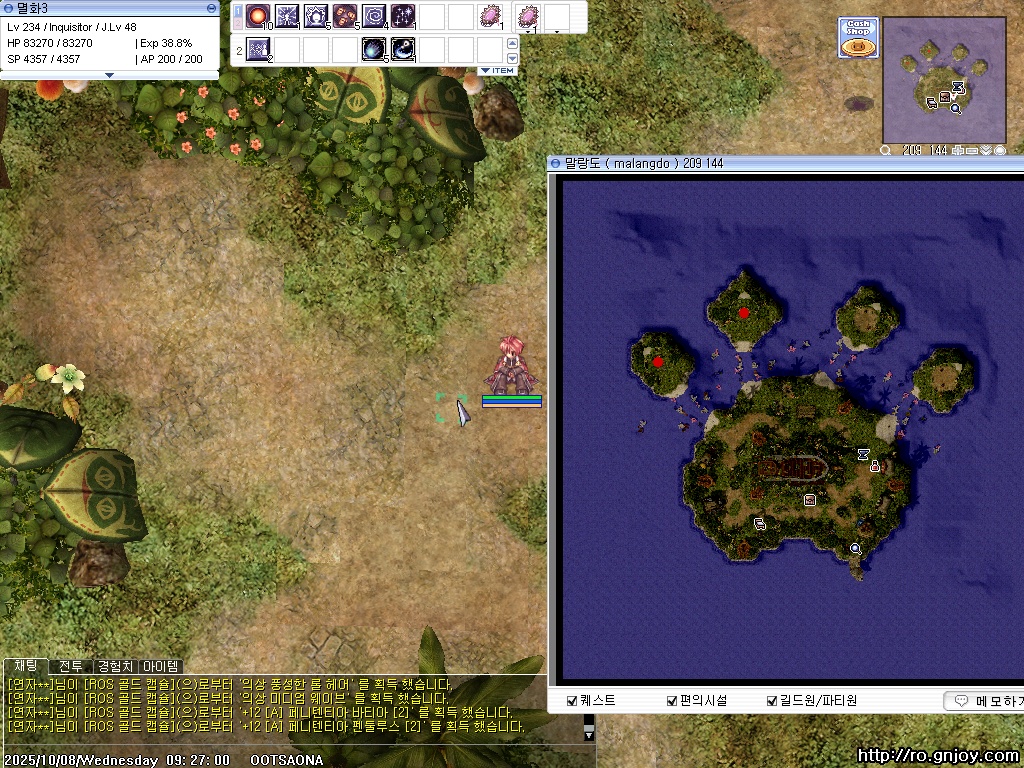Activate the crescent moon skill icon
Image resolution: width=1024 pixels, height=768 pixels.
tap(403, 48)
